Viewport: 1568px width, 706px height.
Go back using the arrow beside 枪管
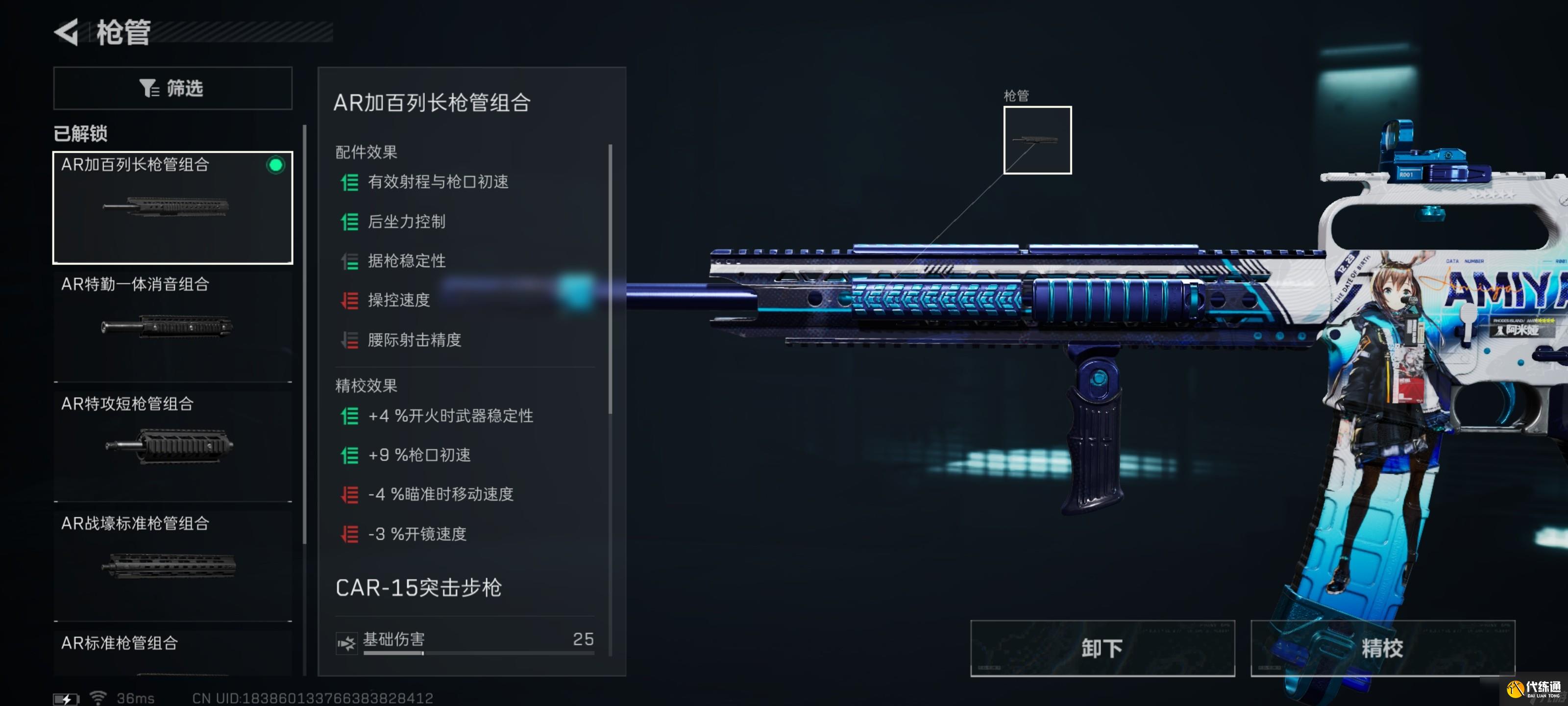click(x=67, y=32)
